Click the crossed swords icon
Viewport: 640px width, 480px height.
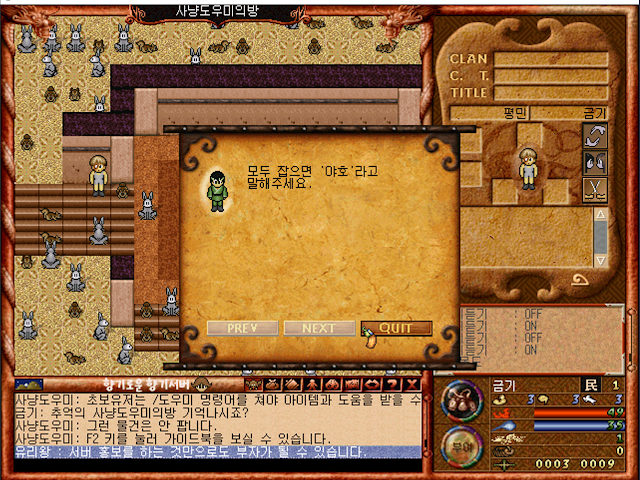[x=594, y=187]
